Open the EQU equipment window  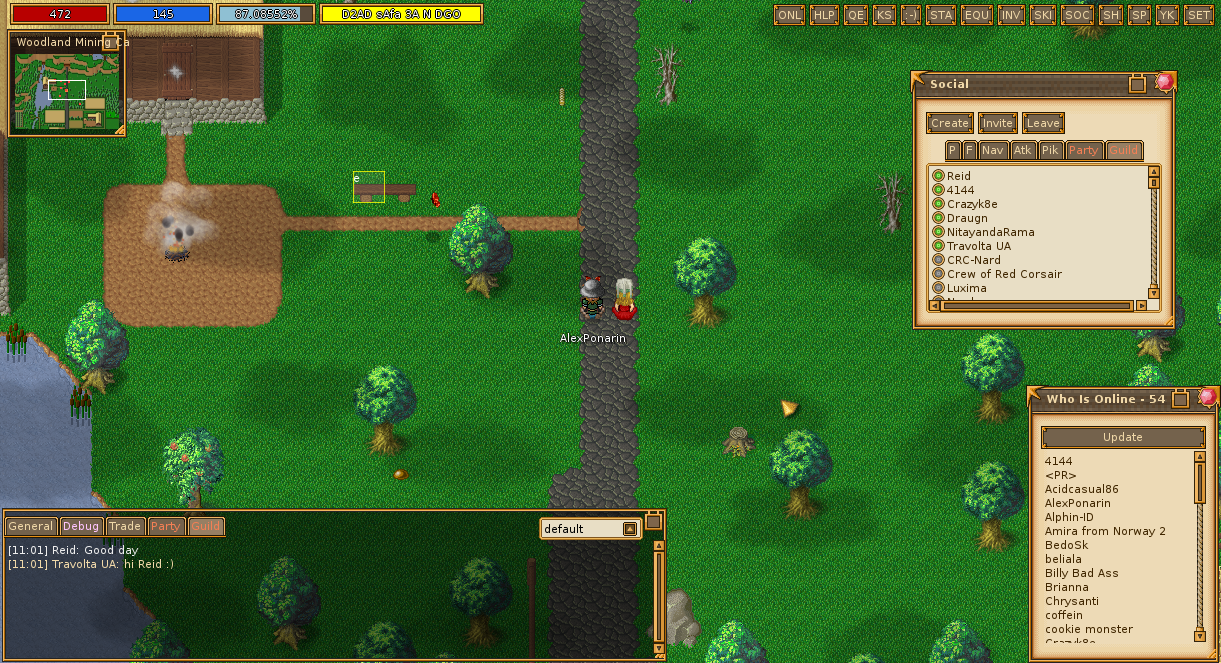point(976,15)
